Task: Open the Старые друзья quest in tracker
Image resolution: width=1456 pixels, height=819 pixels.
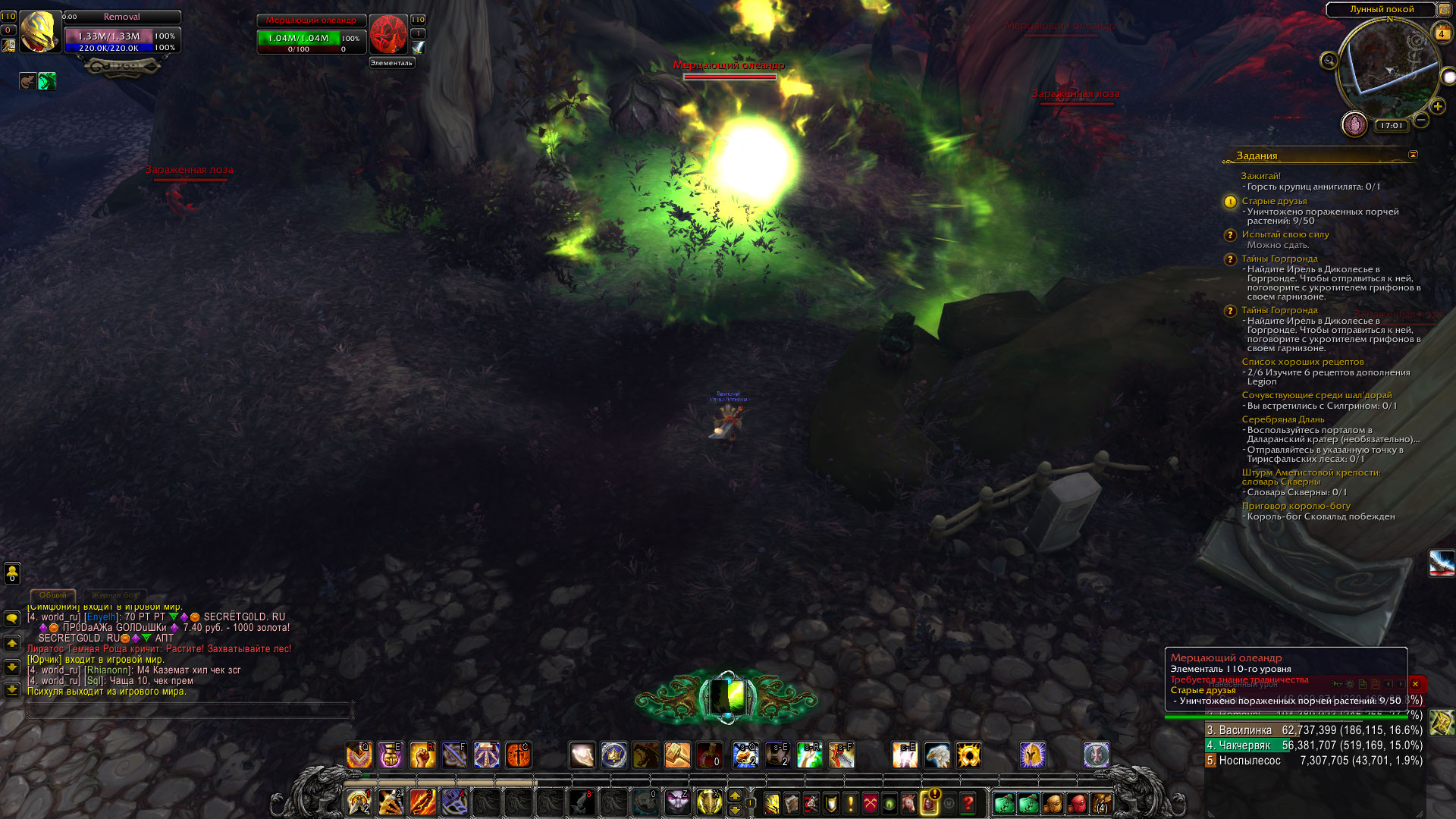Action: (x=1274, y=201)
